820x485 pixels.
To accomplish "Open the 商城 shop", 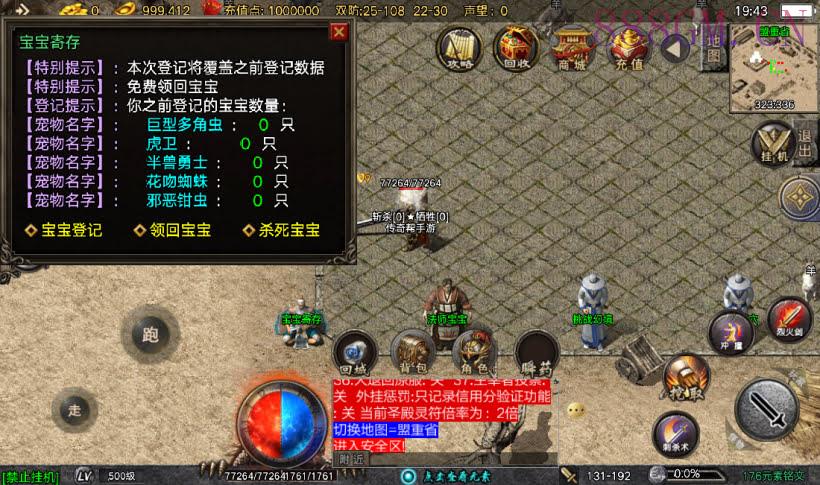I will coord(573,47).
